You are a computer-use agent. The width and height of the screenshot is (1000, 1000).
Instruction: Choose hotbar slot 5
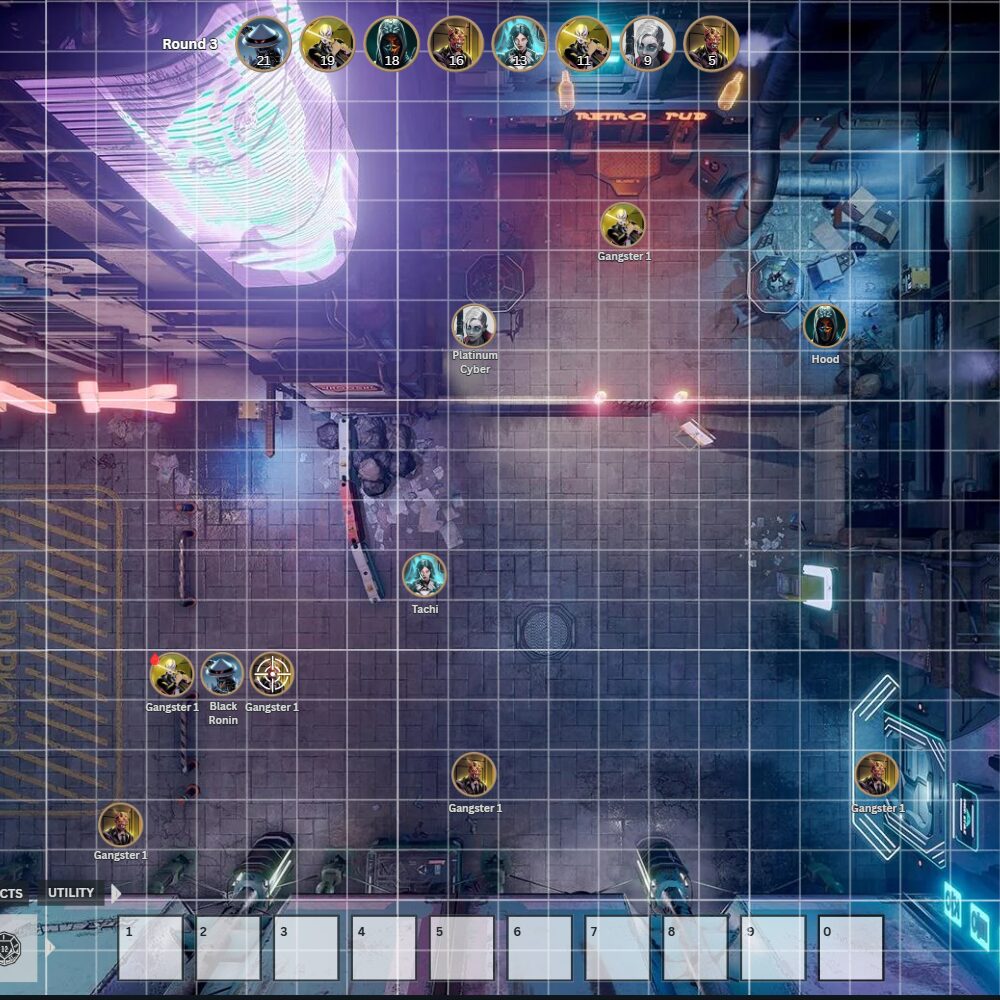pos(461,947)
